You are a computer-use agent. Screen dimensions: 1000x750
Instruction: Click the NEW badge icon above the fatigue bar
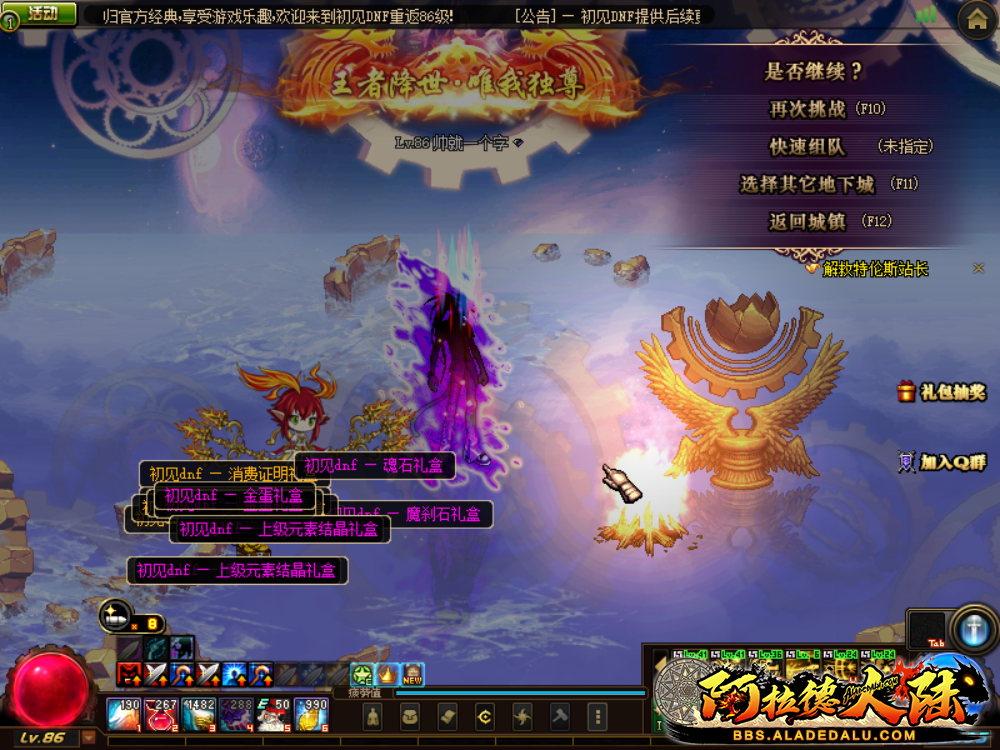(x=412, y=675)
